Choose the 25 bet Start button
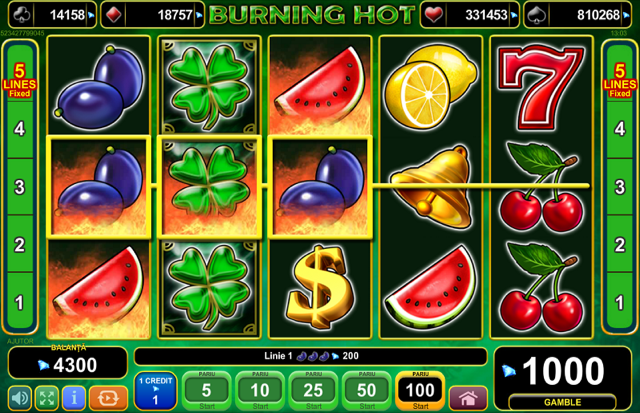640x413 pixels. pyautogui.click(x=314, y=390)
